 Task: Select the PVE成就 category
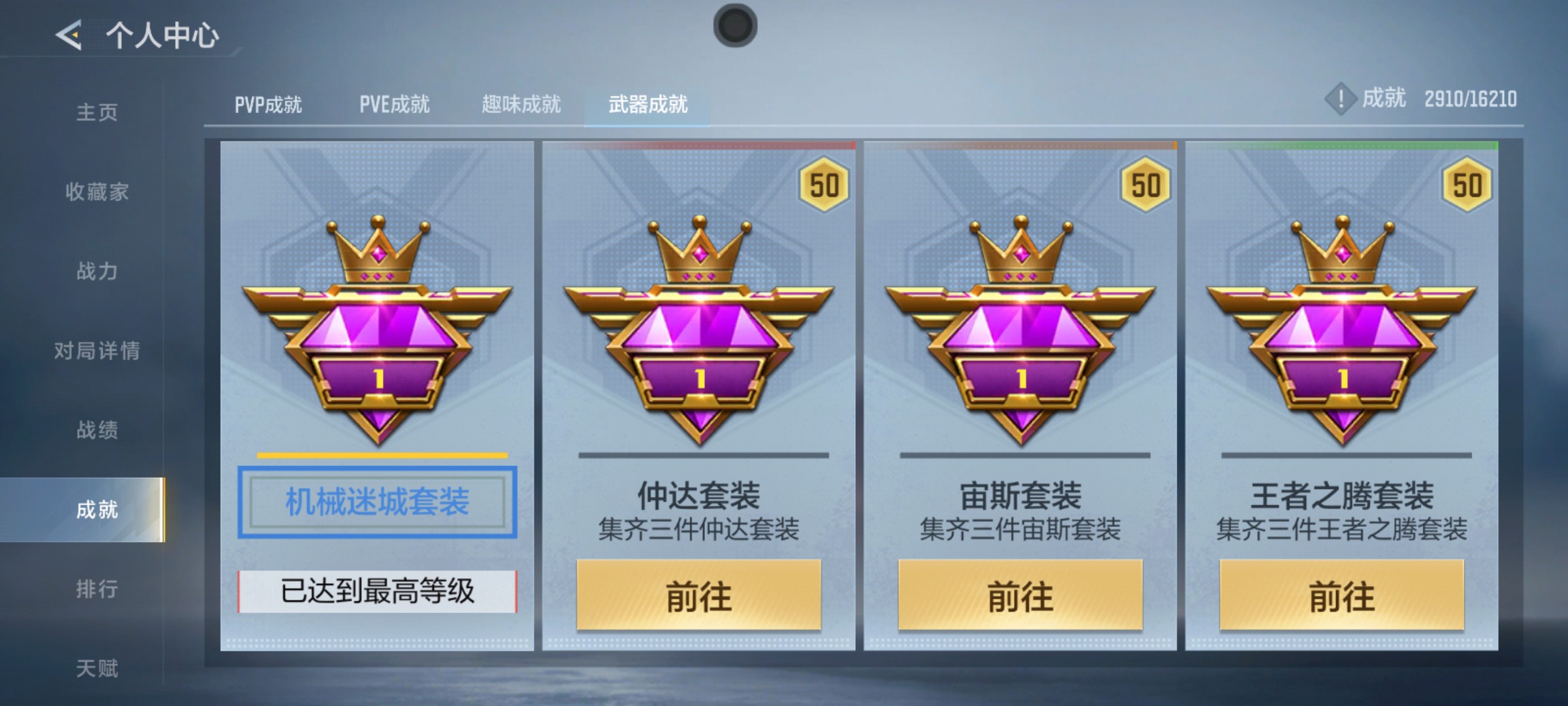pos(395,103)
